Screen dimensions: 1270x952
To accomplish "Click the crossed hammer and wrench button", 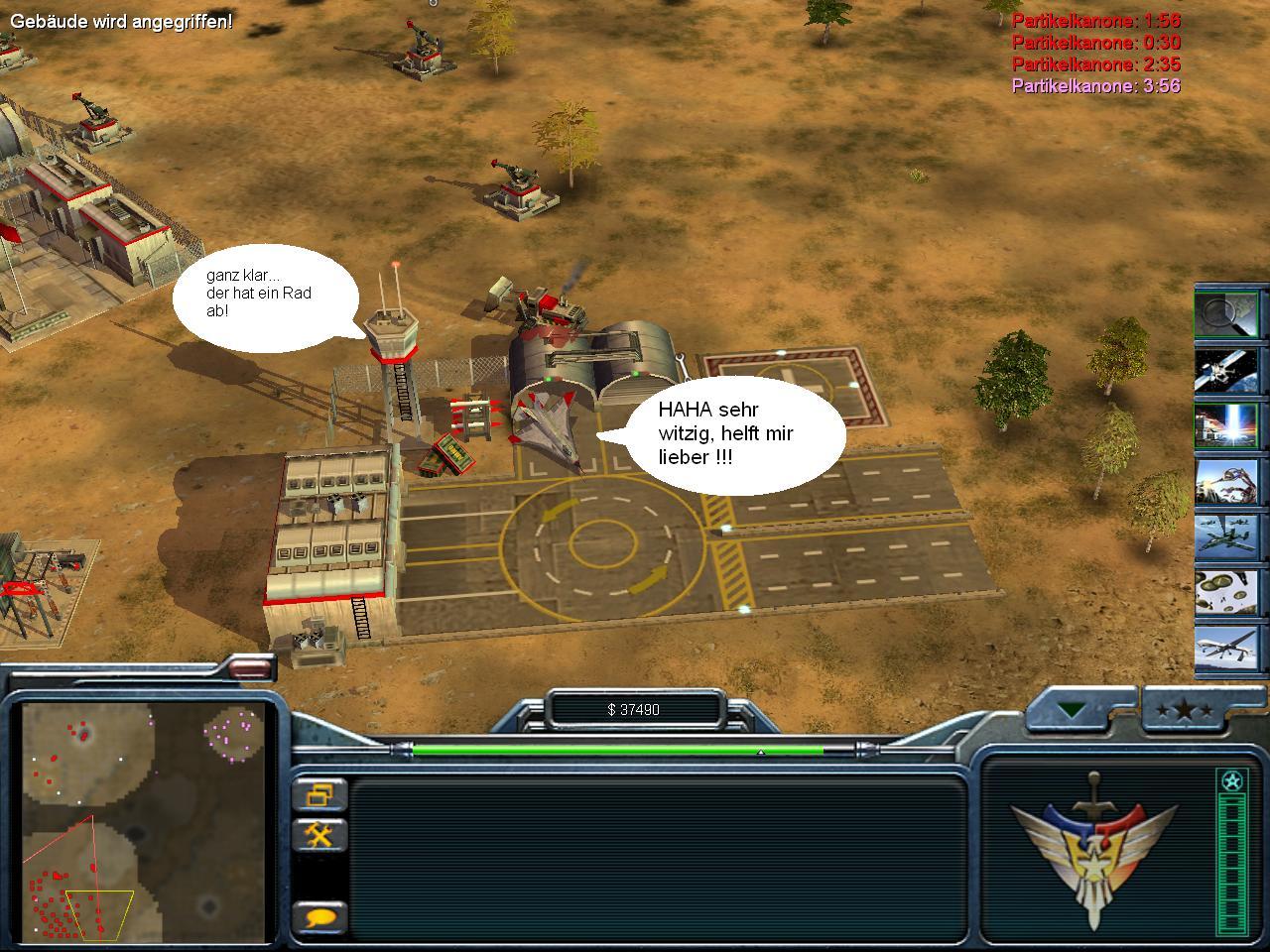I will tap(320, 835).
